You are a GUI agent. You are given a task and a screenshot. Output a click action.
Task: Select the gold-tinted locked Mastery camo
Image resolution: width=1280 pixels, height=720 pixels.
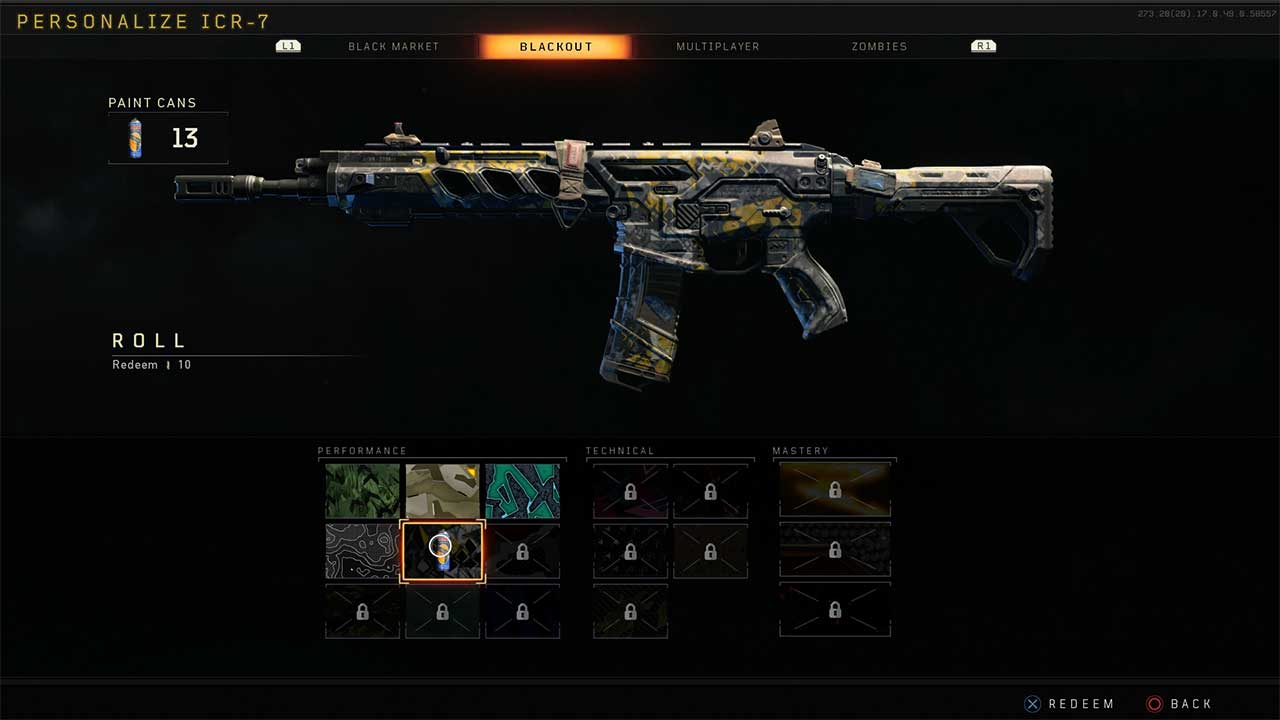834,490
